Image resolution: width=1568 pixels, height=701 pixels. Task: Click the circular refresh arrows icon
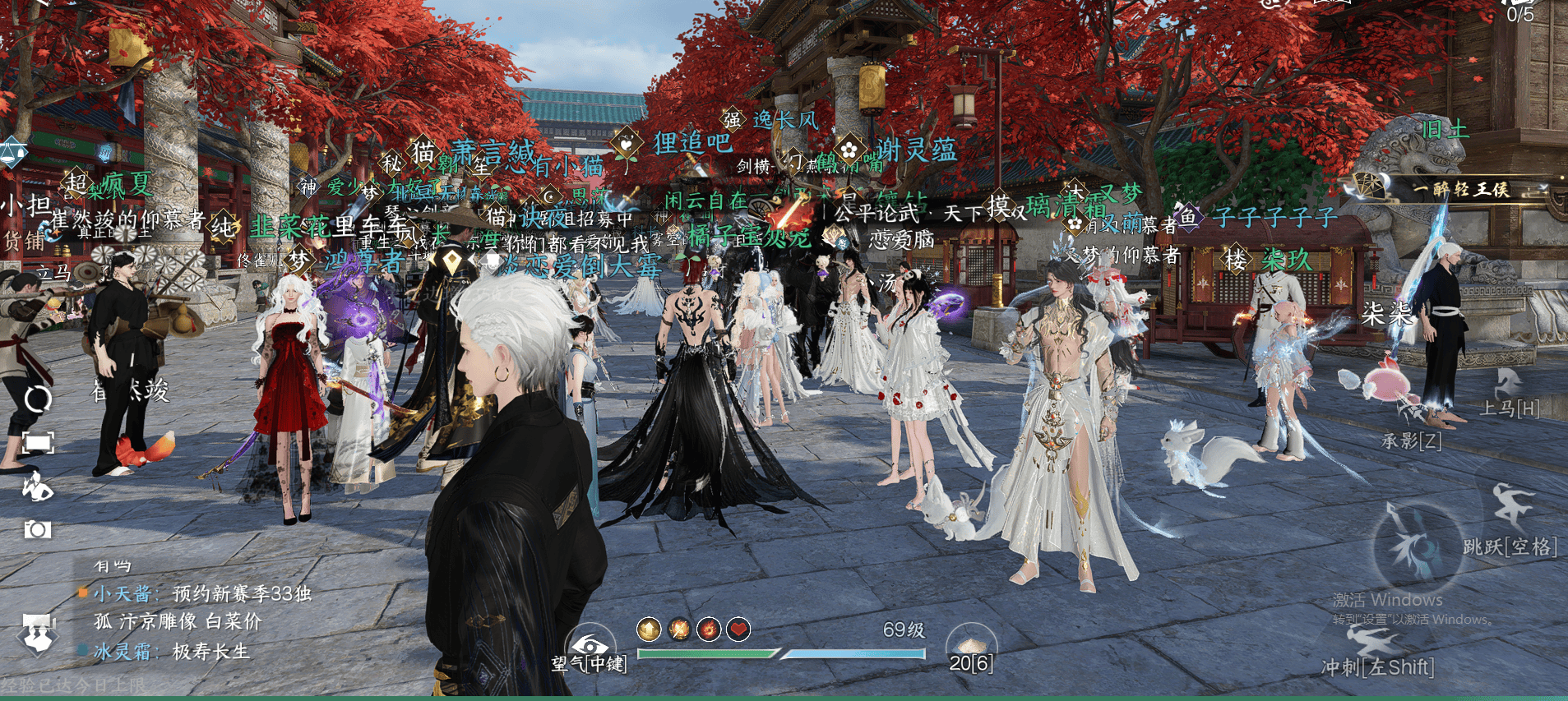tap(38, 399)
